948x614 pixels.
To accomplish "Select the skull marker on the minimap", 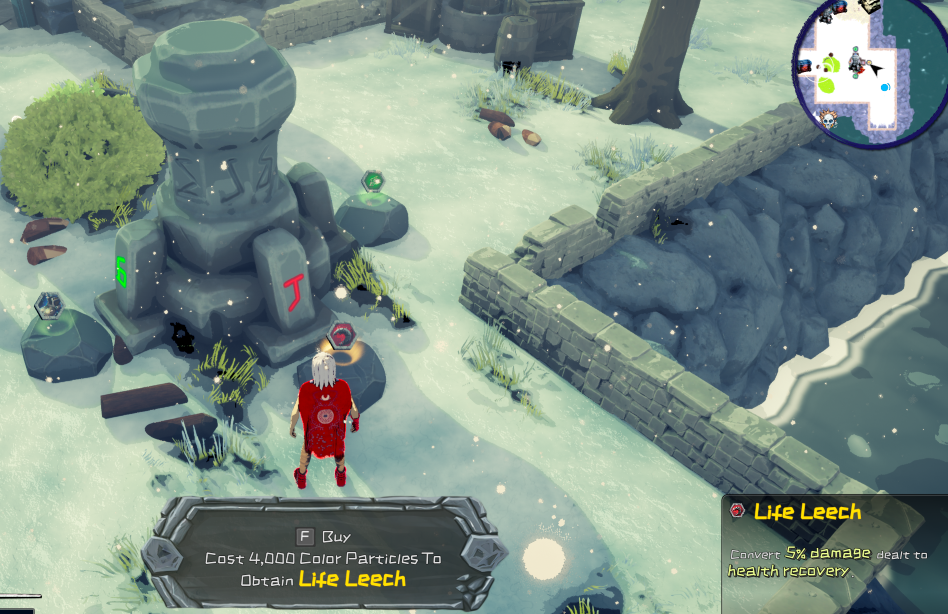I will [x=827, y=120].
